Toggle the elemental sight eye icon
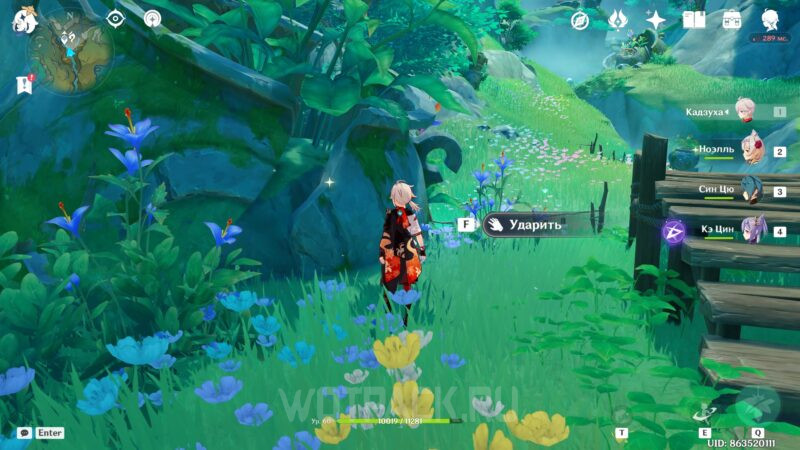 tap(115, 18)
